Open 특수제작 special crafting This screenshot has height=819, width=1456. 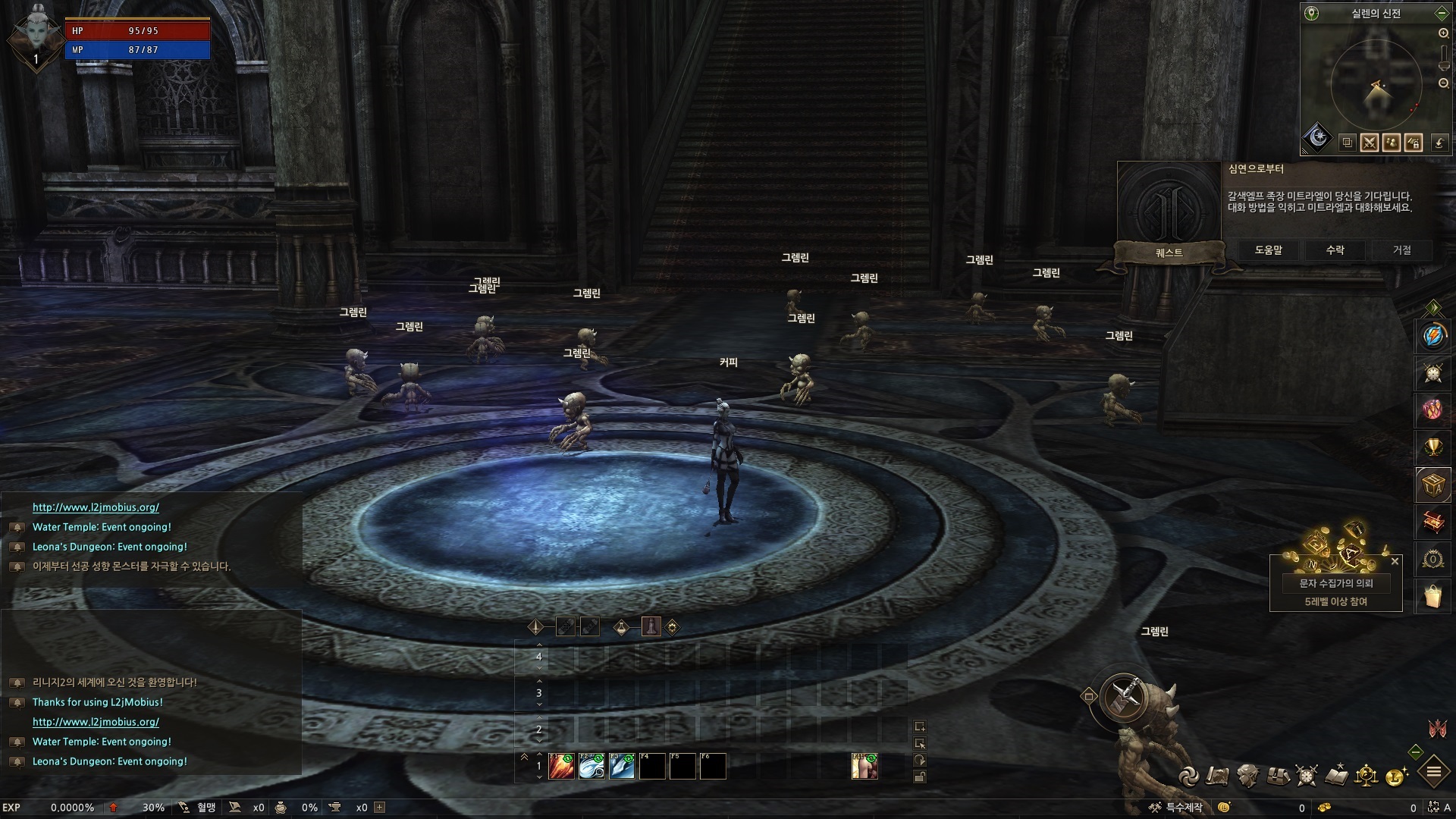tap(1176, 808)
